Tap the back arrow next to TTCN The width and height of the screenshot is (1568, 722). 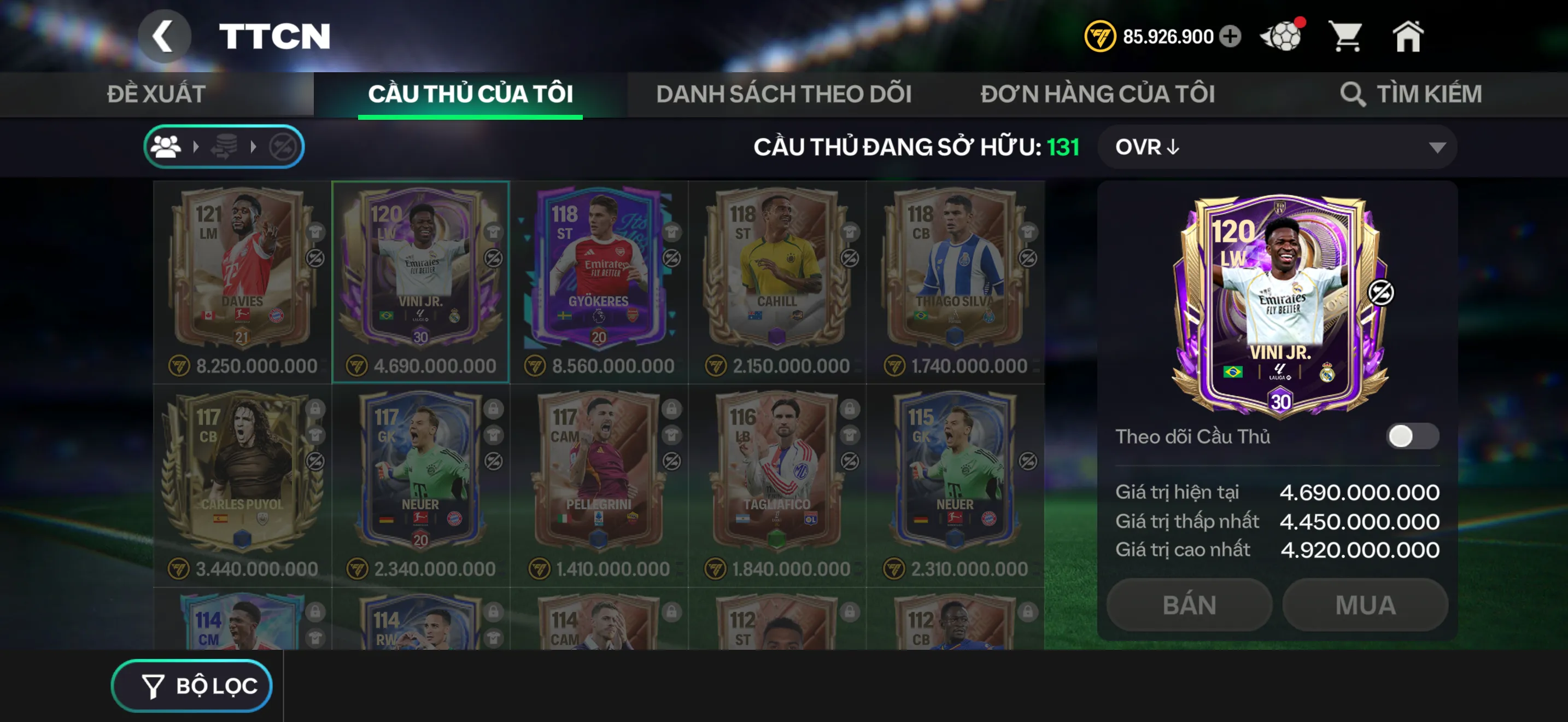(165, 36)
